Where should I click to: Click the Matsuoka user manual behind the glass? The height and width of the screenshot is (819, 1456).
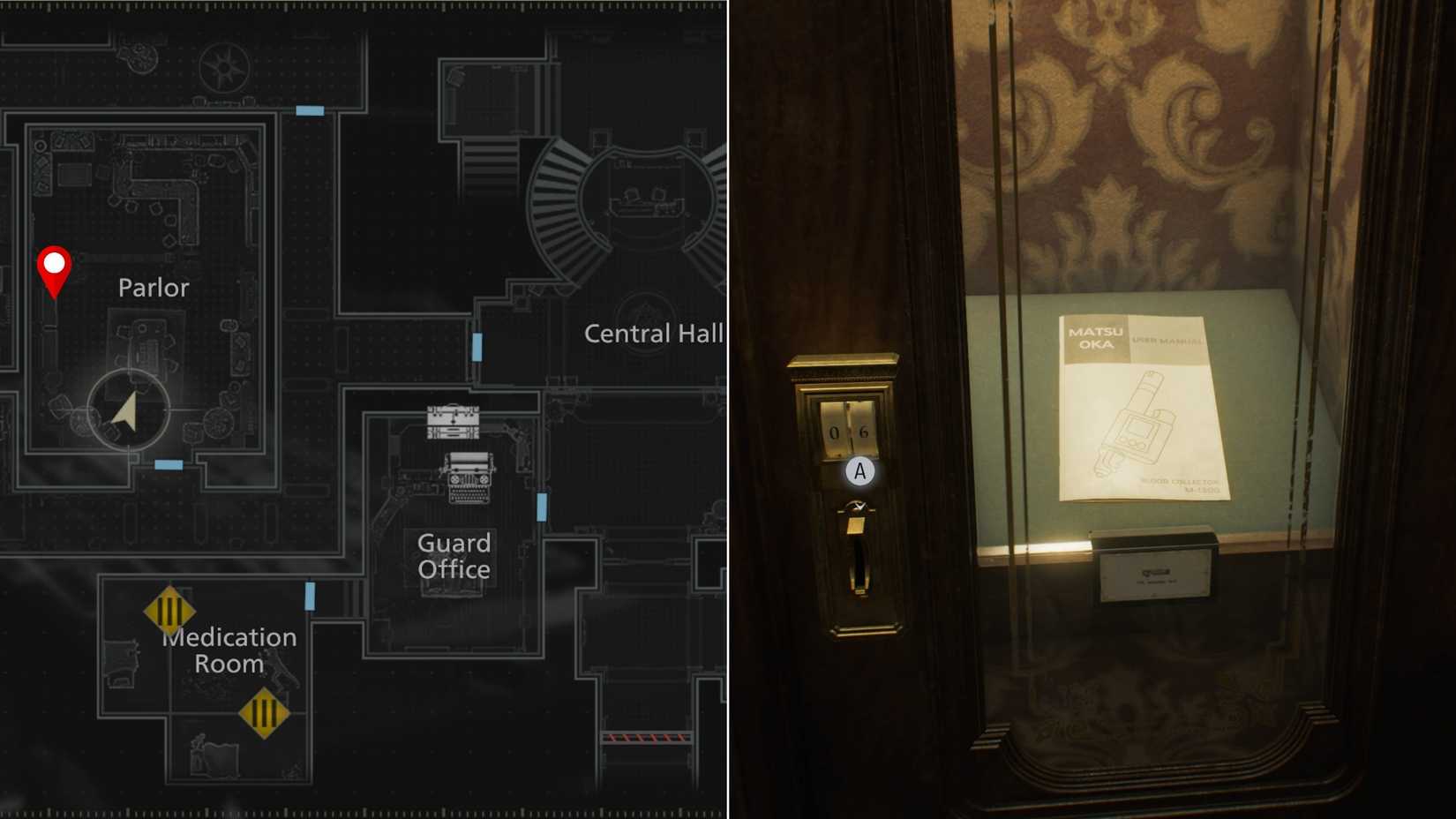[1138, 406]
